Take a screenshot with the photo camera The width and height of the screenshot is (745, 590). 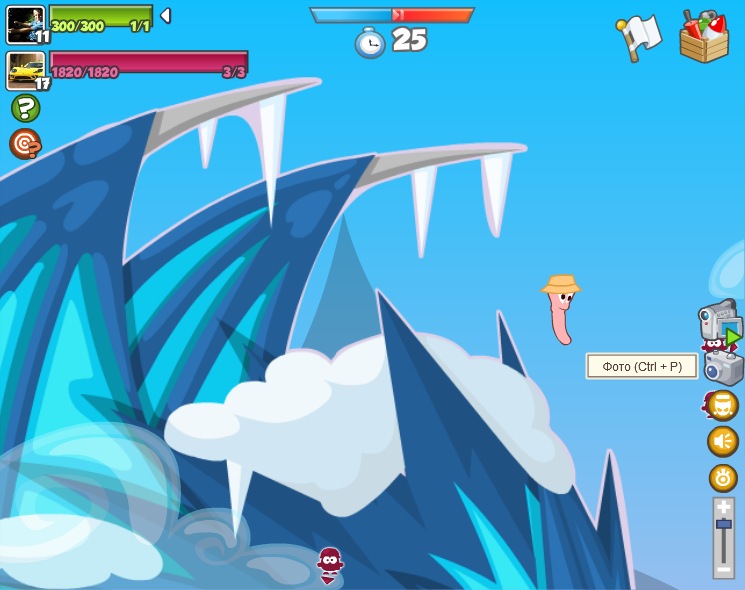[x=724, y=368]
